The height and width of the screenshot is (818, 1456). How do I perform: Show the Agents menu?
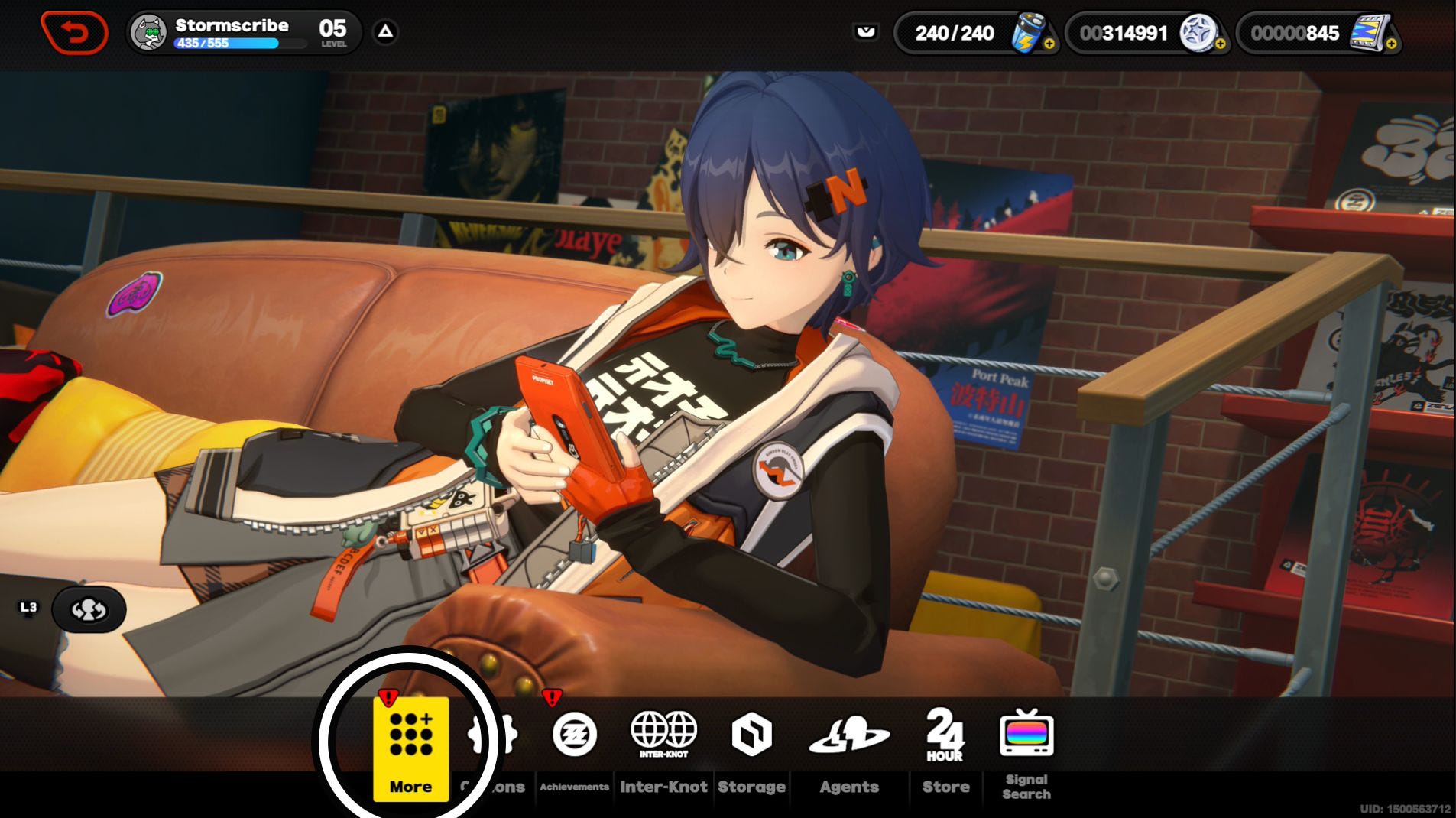tap(849, 748)
